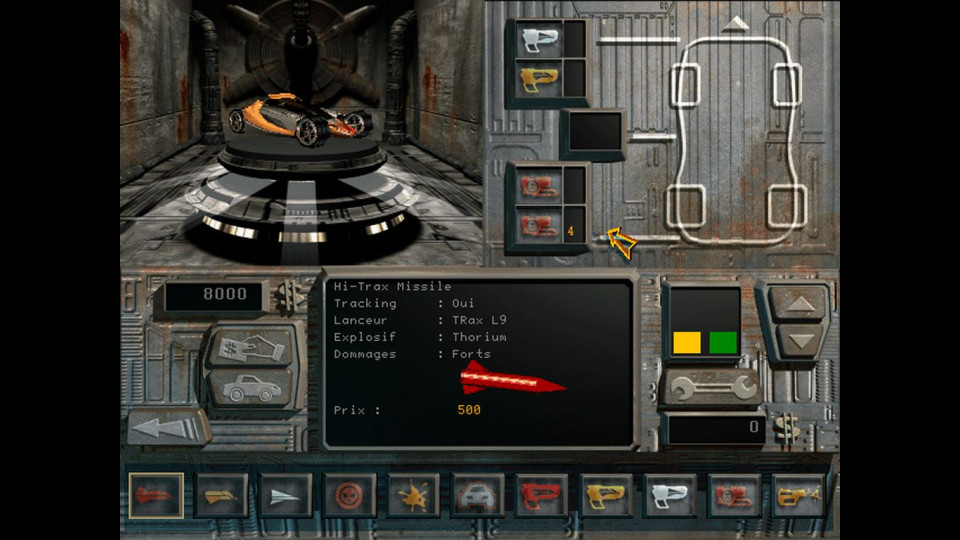Select the red gun in the bottom bar
960x540 pixels.
[542, 495]
